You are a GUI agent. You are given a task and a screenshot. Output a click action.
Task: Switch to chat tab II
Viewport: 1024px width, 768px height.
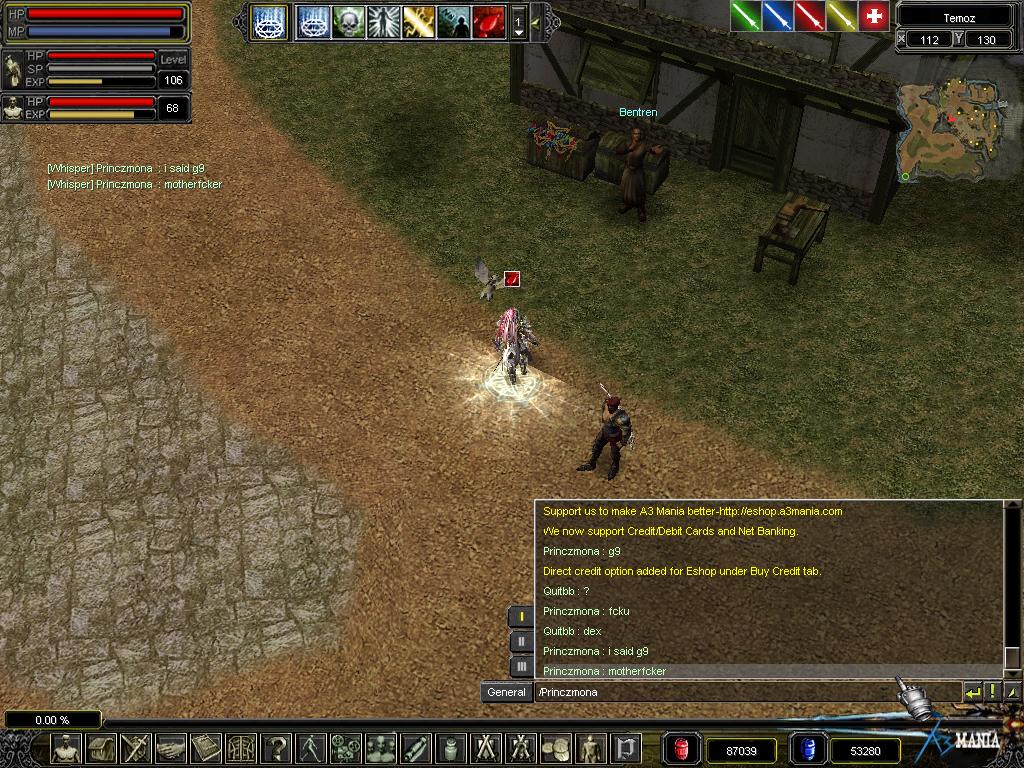[521, 641]
